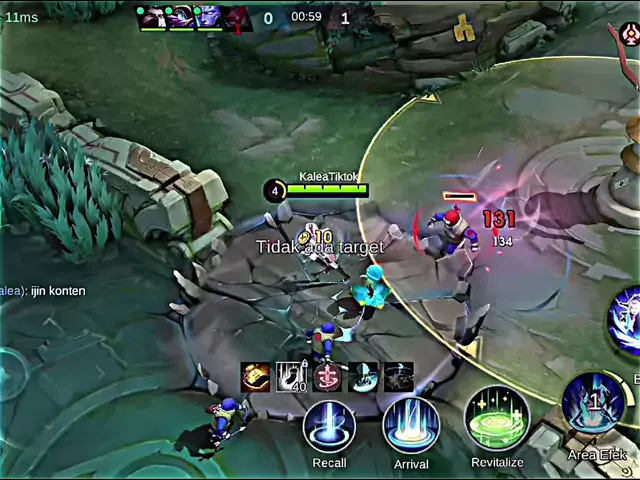Viewport: 640px width, 480px height.
Task: Use the green Revitalize spell
Action: point(497,419)
